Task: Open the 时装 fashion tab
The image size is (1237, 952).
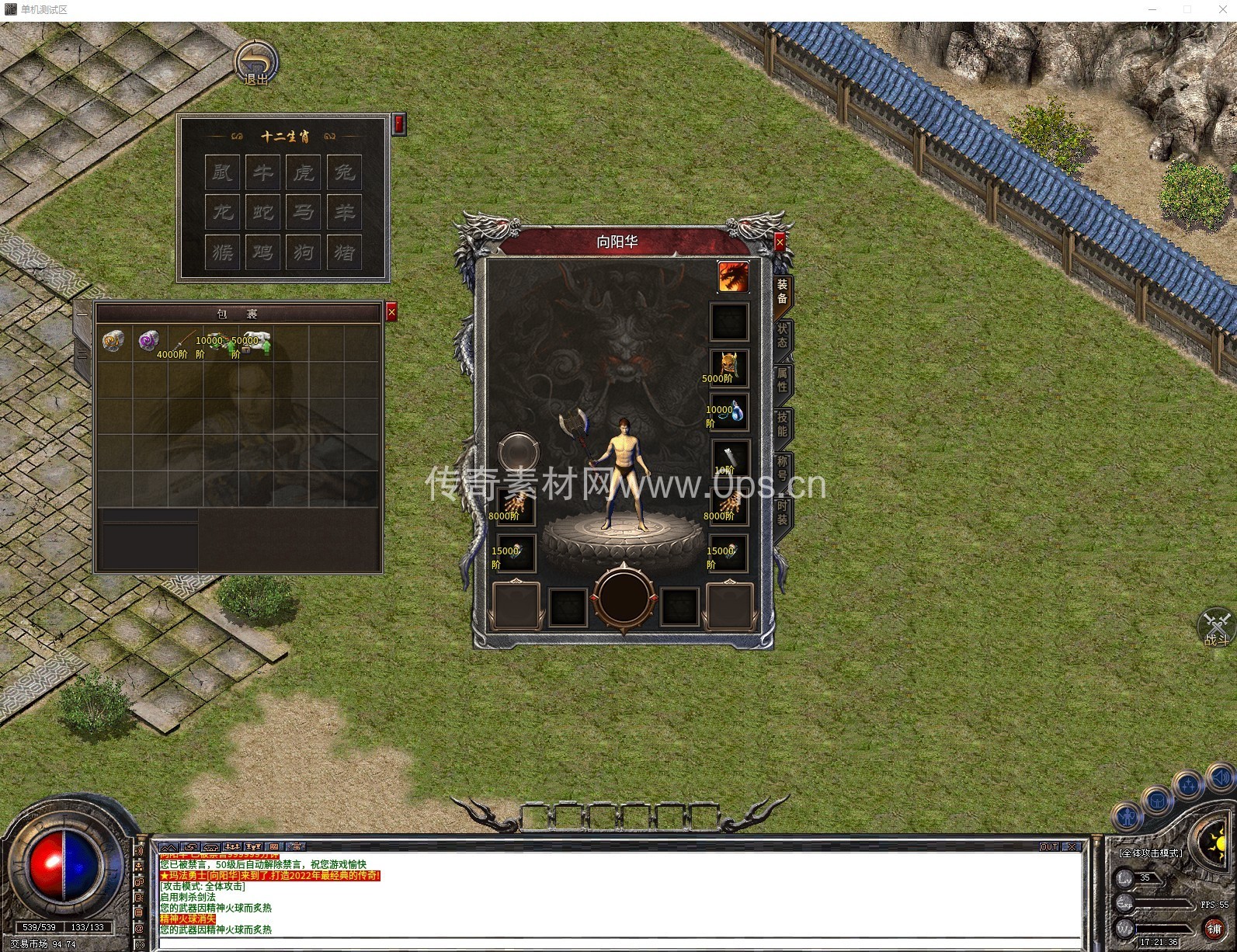Action: pos(782,512)
